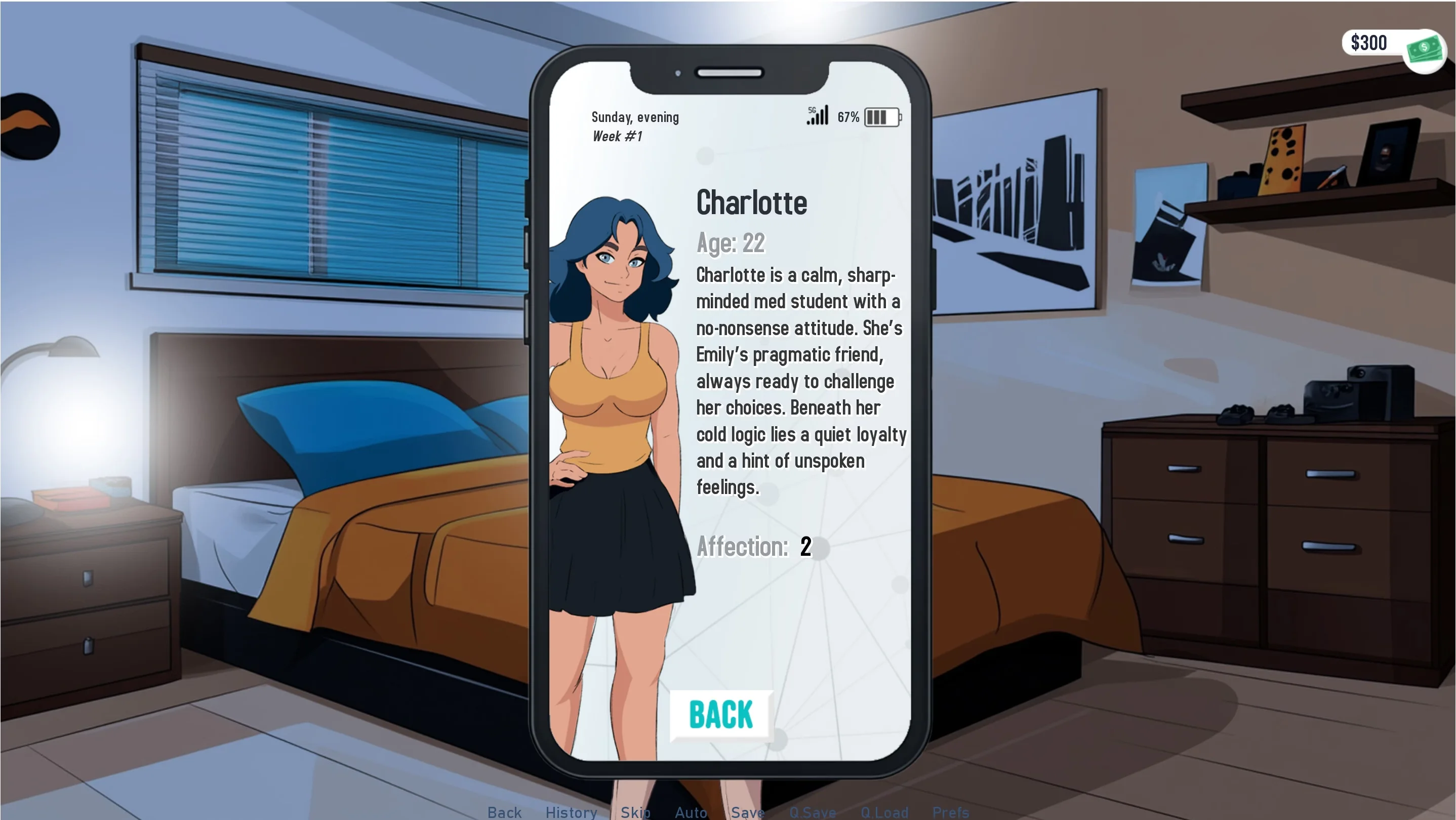Open the History log
The image size is (1456, 820).
(x=571, y=812)
